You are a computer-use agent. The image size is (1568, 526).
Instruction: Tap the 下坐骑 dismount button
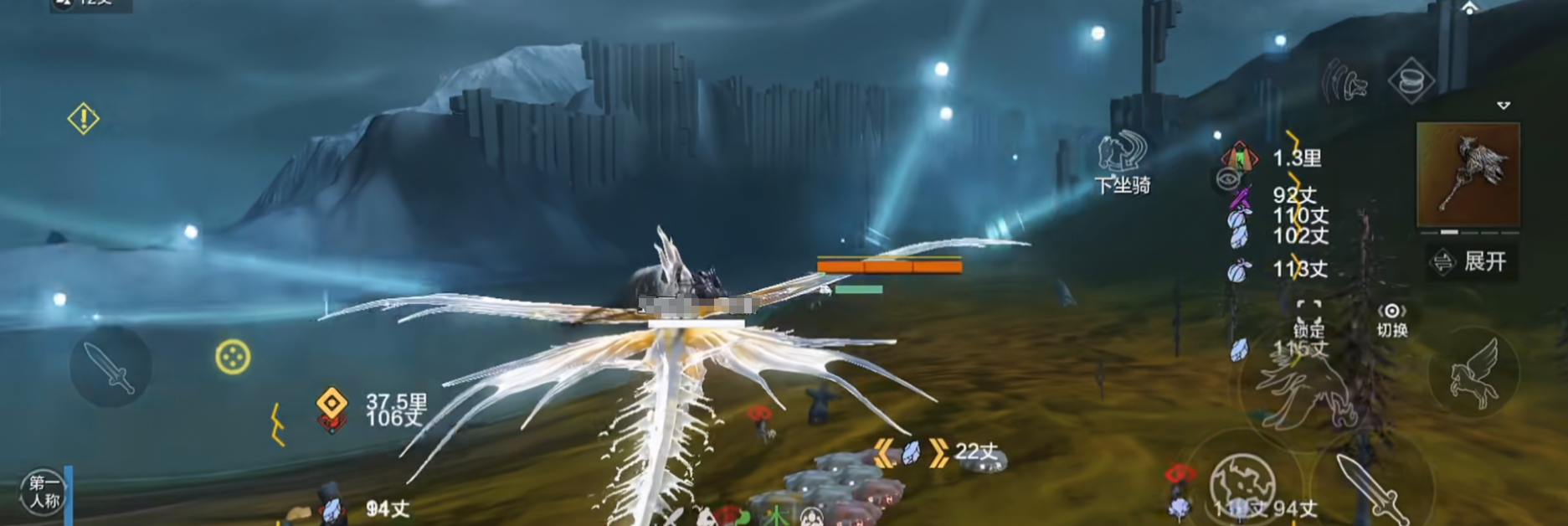(x=1123, y=162)
